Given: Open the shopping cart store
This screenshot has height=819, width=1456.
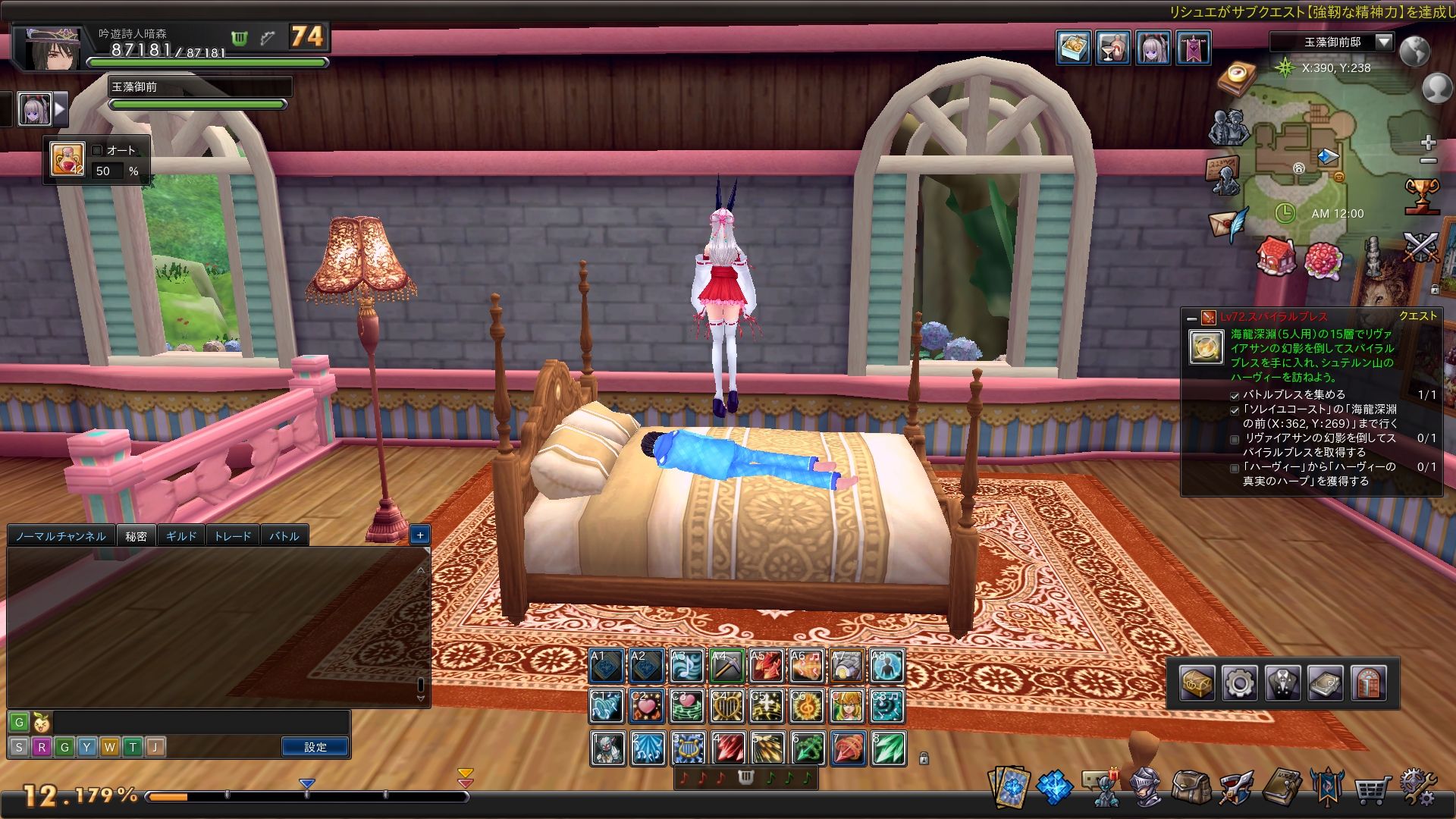Looking at the screenshot, I should point(1372,789).
